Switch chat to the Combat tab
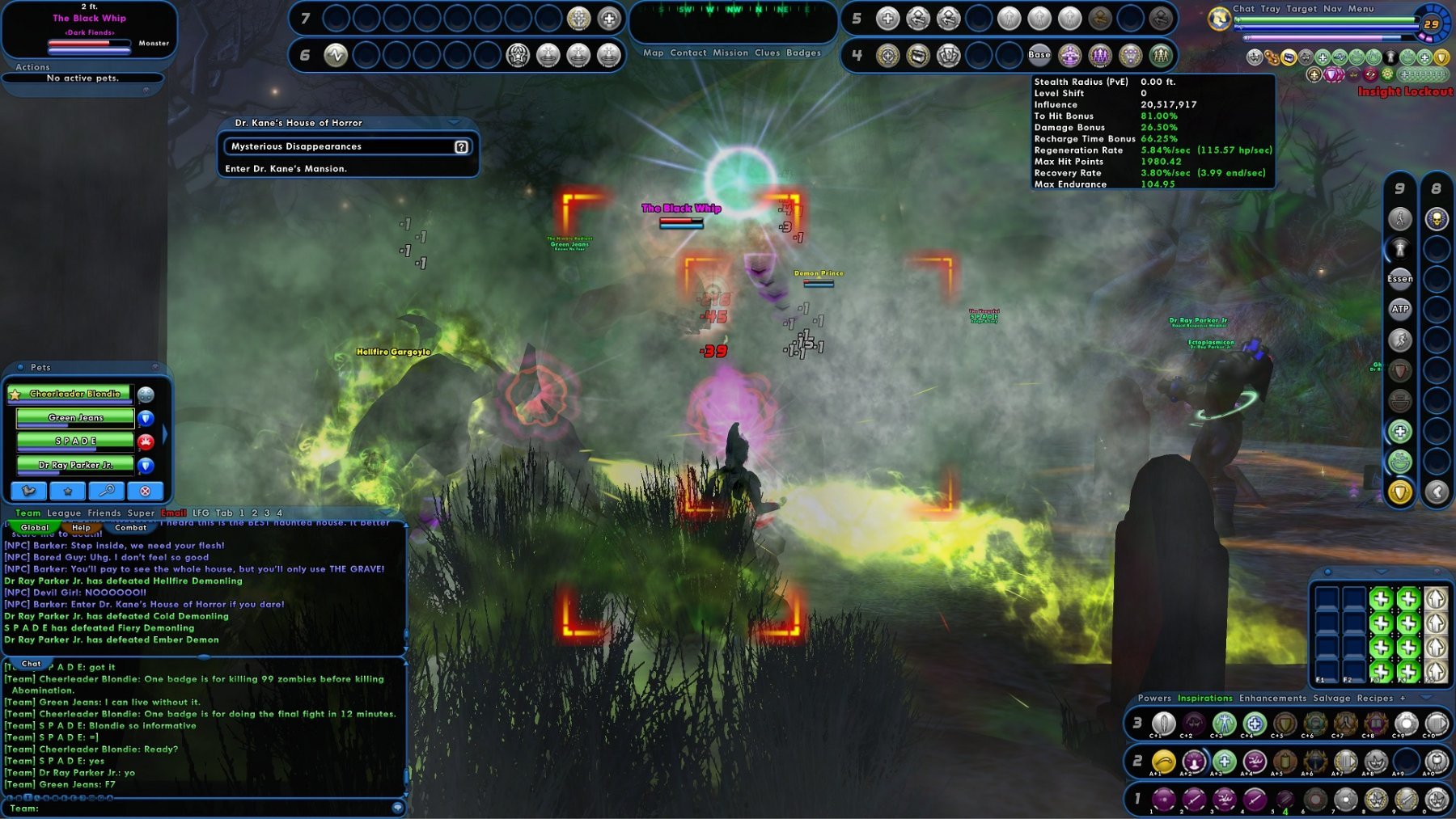This screenshot has height=819, width=1456. coord(130,528)
